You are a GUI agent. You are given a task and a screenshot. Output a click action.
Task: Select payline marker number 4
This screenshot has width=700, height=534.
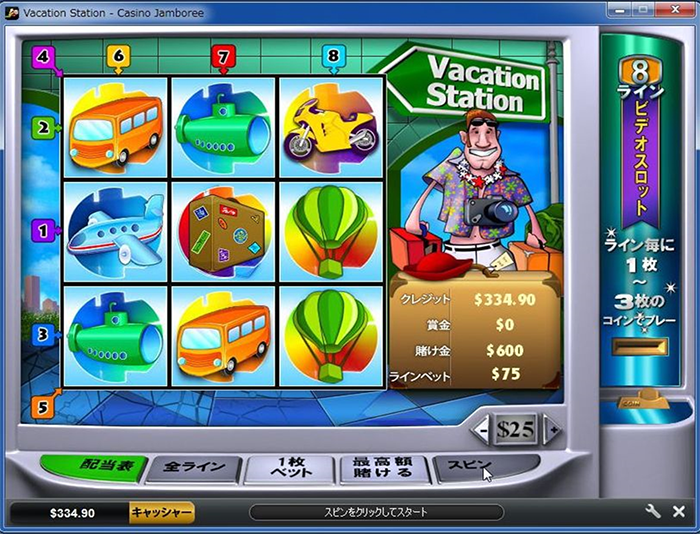pyautogui.click(x=41, y=57)
